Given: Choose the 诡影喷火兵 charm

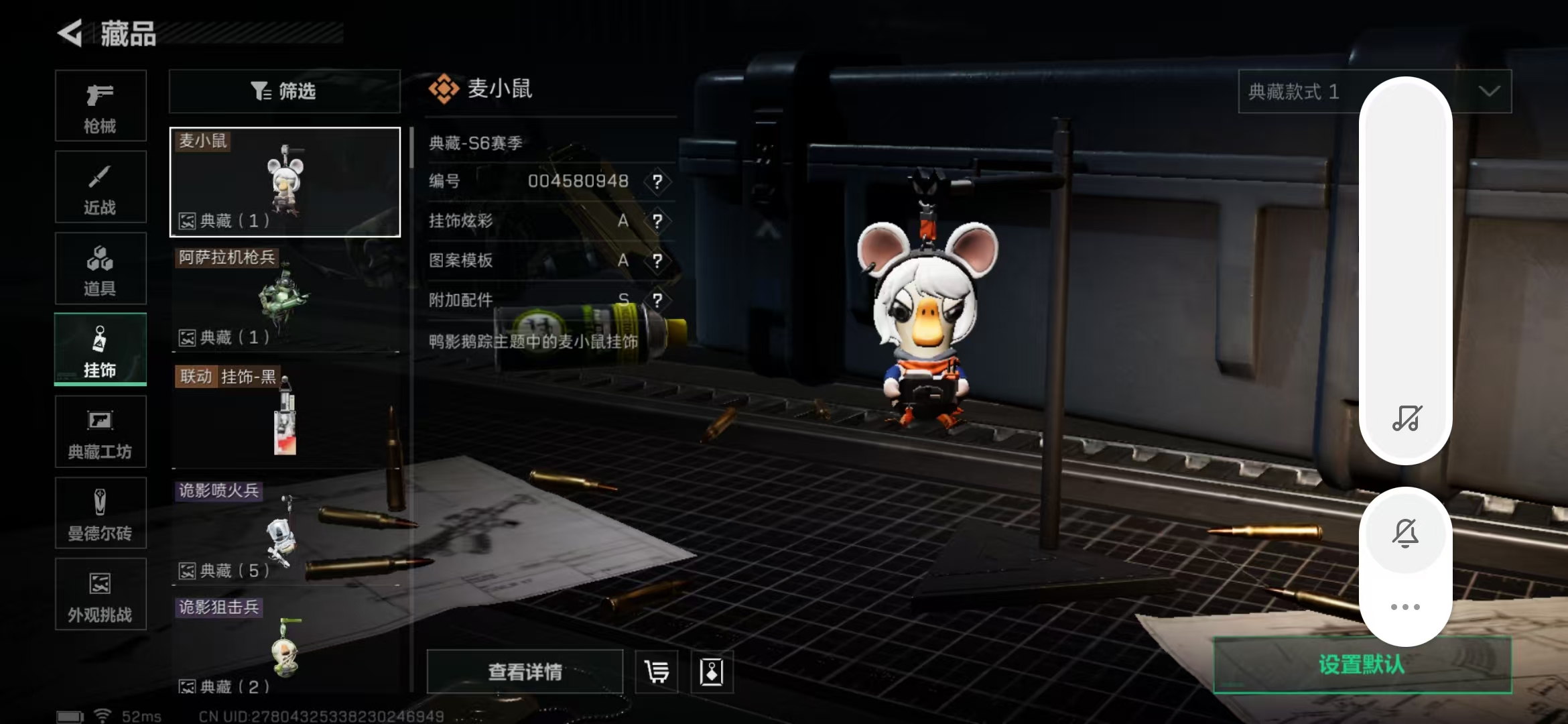Looking at the screenshot, I should (x=285, y=532).
